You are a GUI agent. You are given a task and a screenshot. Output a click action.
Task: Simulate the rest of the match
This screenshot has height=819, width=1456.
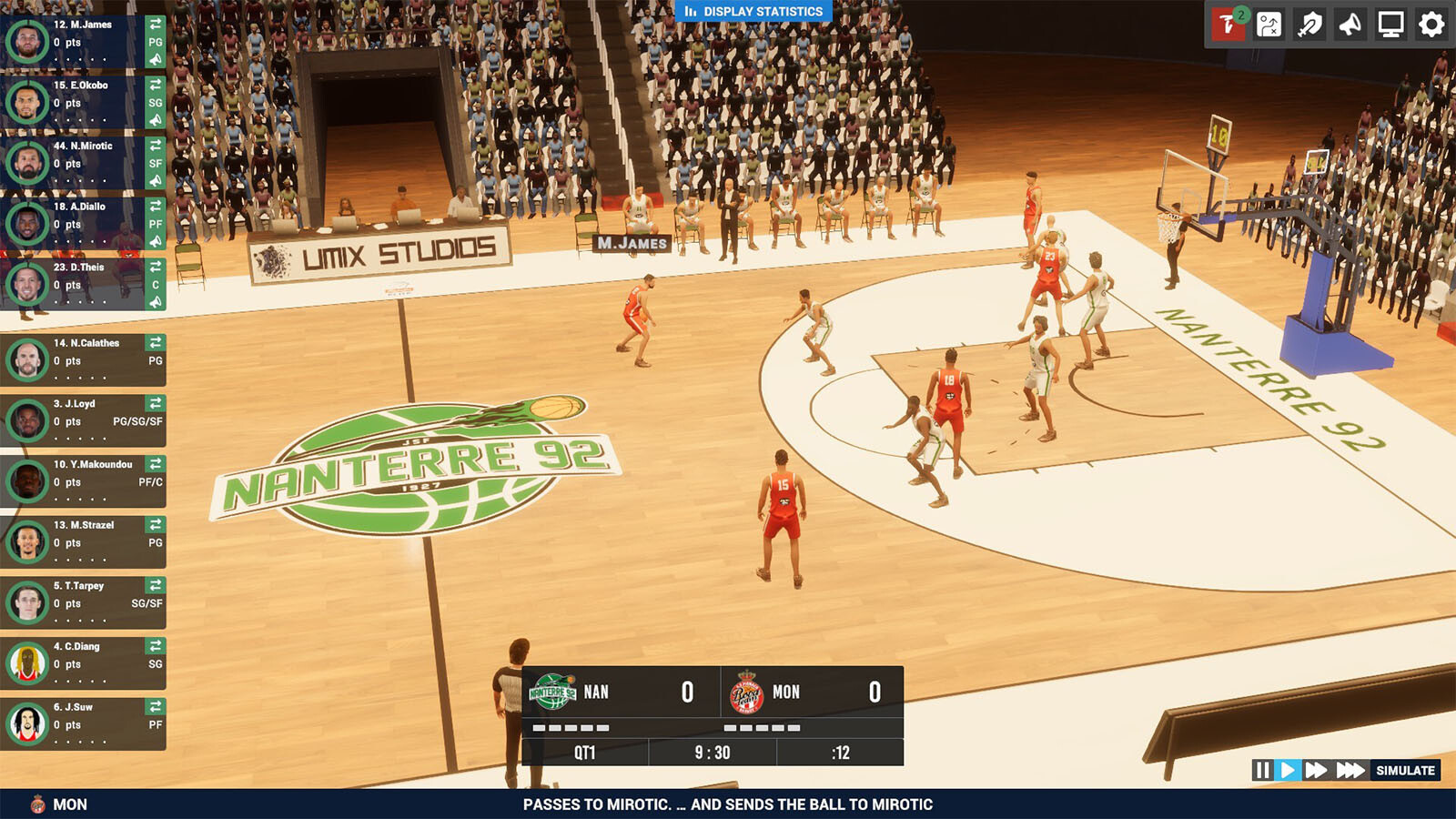1405,771
